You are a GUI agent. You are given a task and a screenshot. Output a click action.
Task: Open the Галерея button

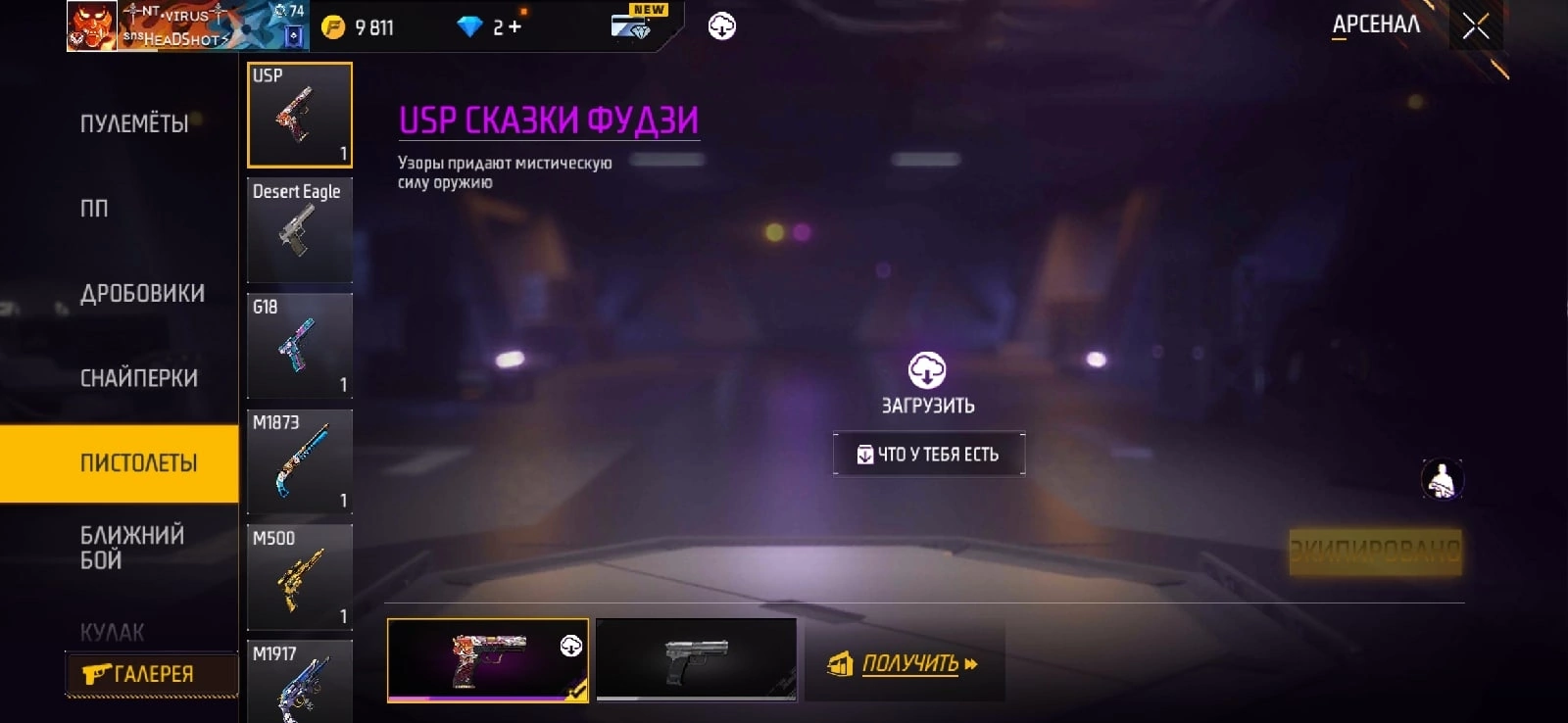click(151, 674)
